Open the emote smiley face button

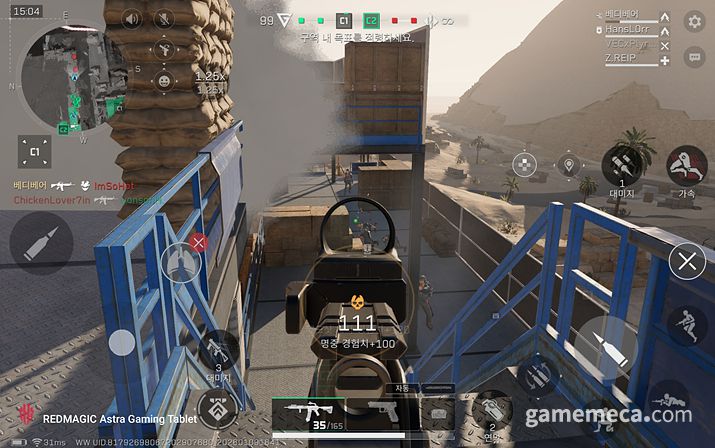pyautogui.click(x=164, y=80)
